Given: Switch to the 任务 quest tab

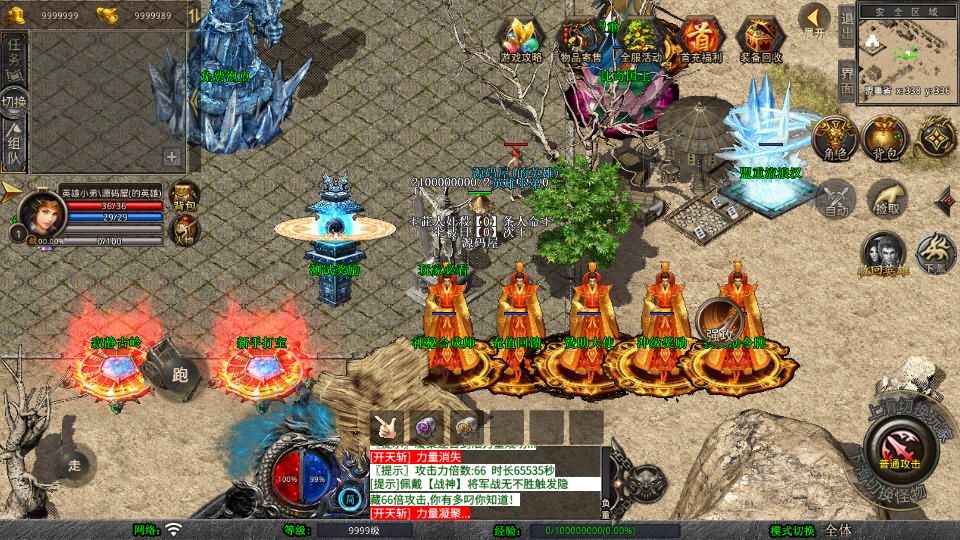Looking at the screenshot, I should pyautogui.click(x=14, y=55).
